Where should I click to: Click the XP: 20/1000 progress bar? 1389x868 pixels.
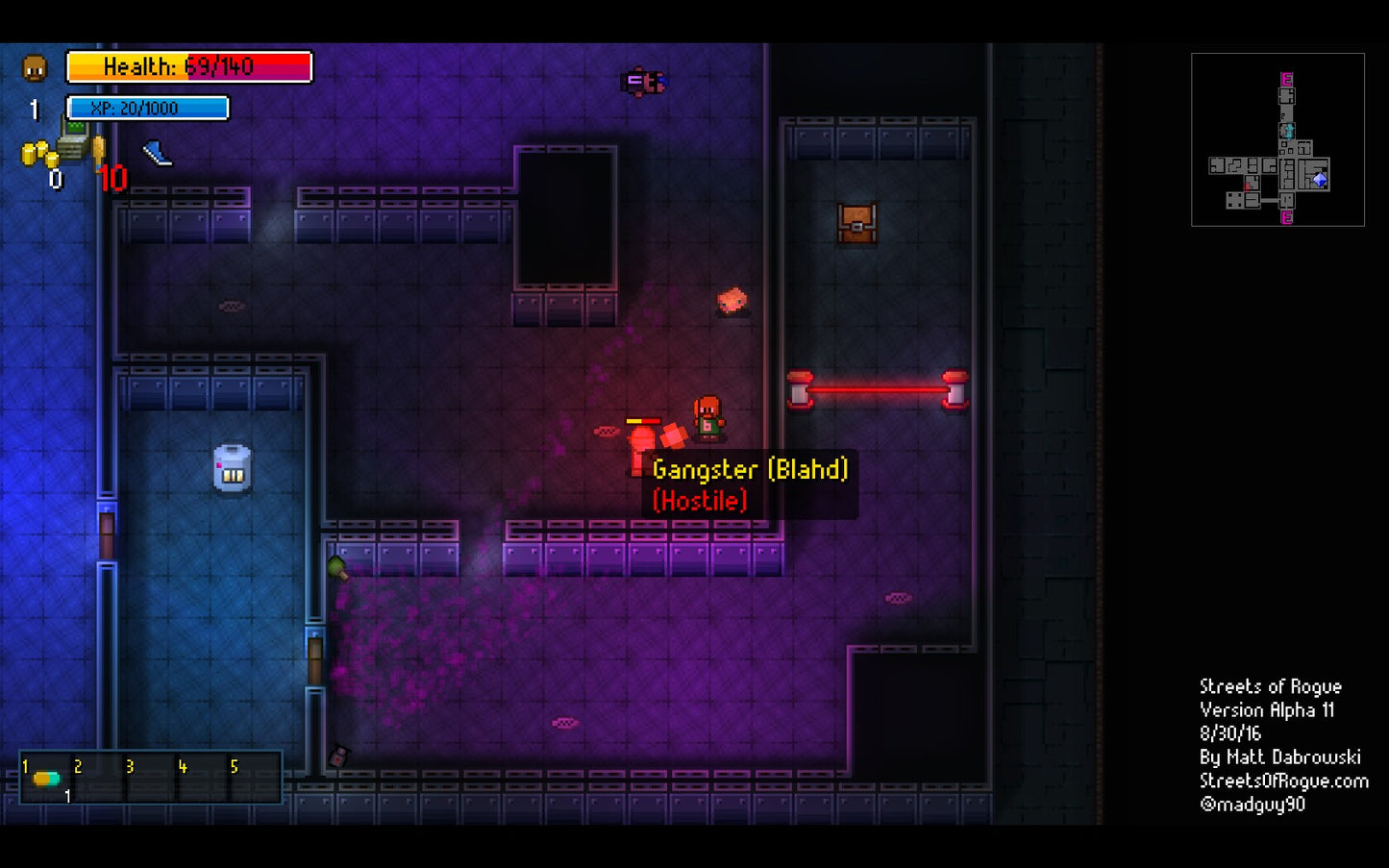(x=145, y=108)
